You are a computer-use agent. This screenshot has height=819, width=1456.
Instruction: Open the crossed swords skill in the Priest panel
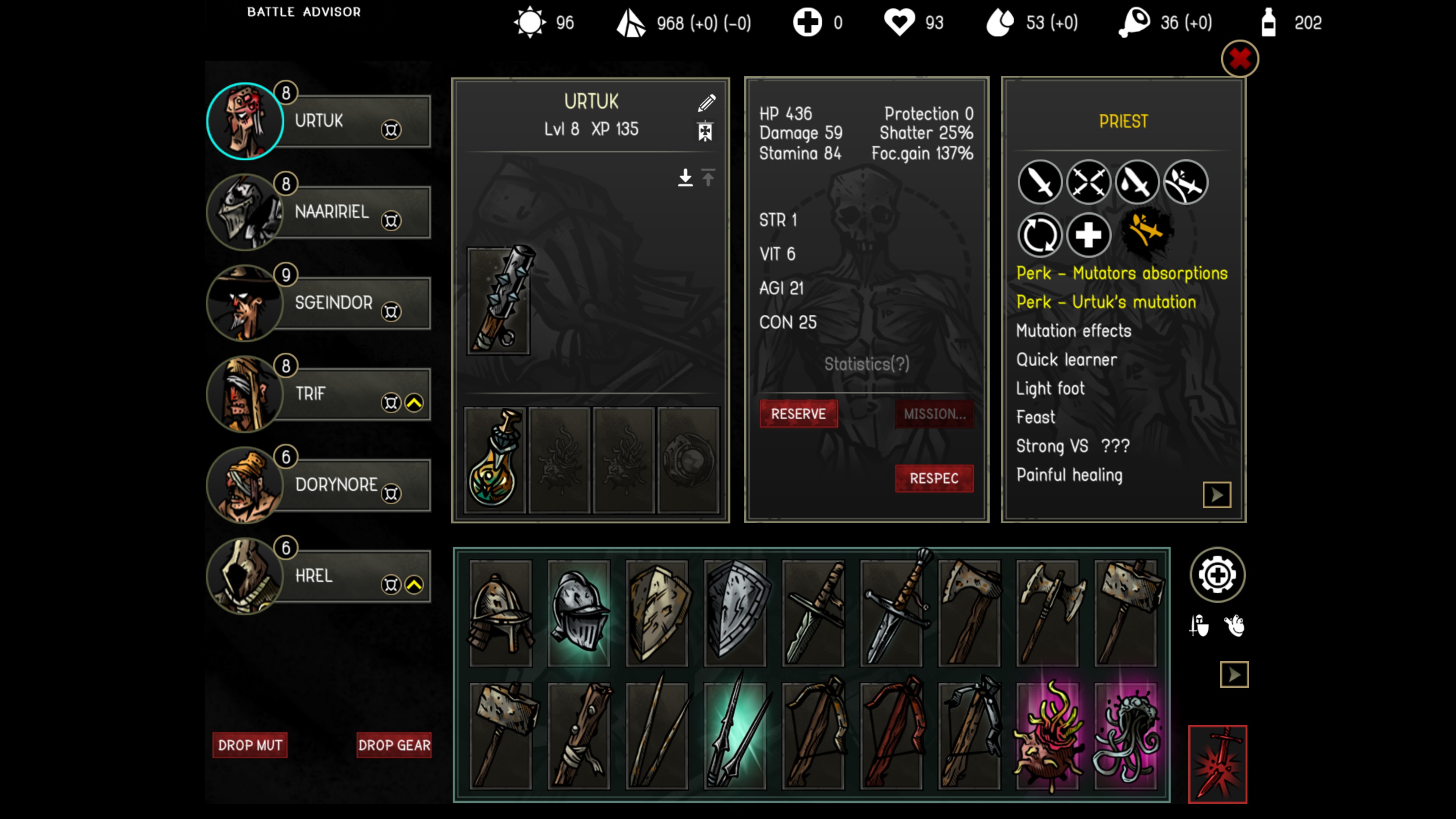(x=1088, y=182)
